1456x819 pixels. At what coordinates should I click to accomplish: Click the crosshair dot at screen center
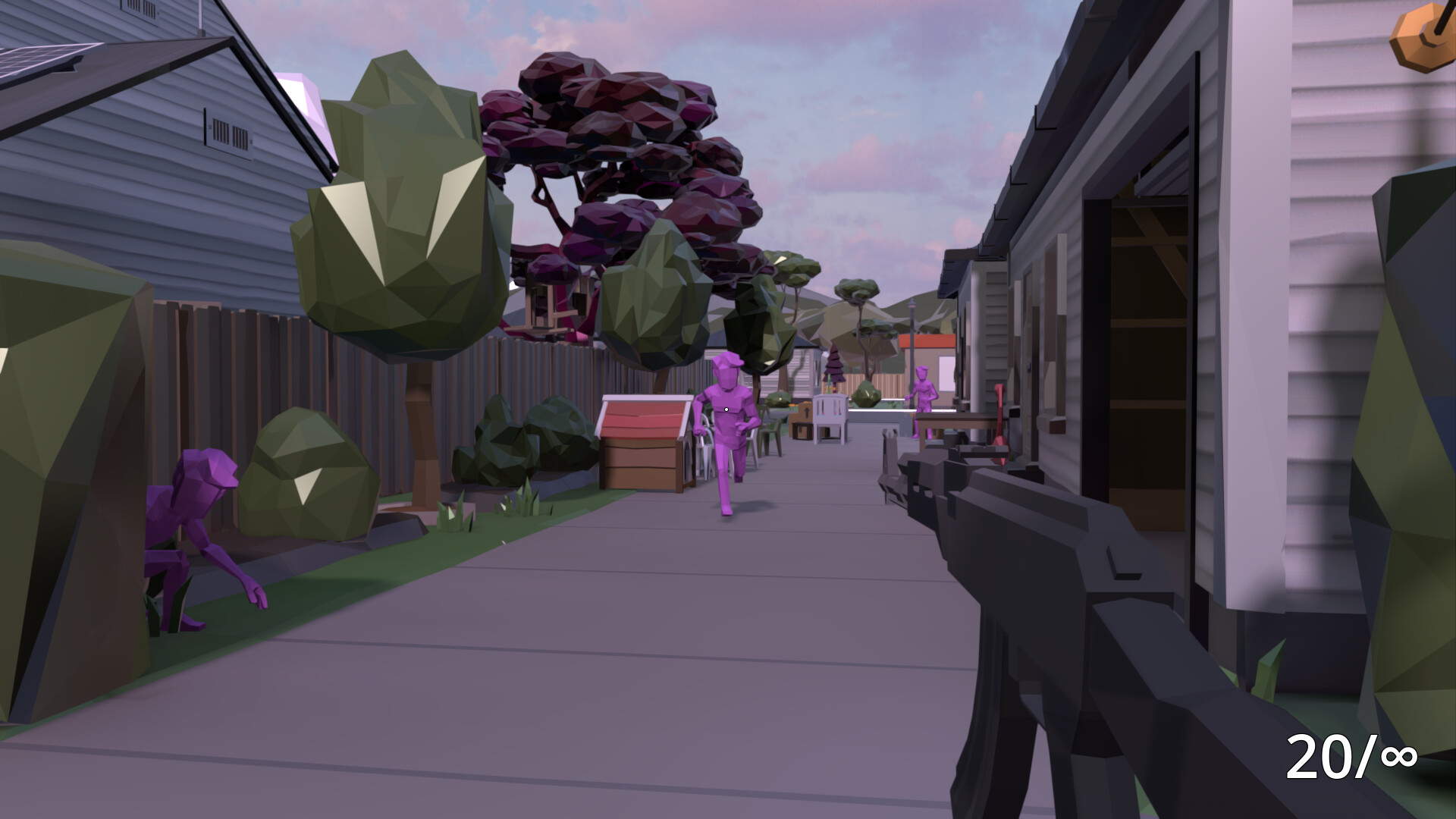[725, 408]
